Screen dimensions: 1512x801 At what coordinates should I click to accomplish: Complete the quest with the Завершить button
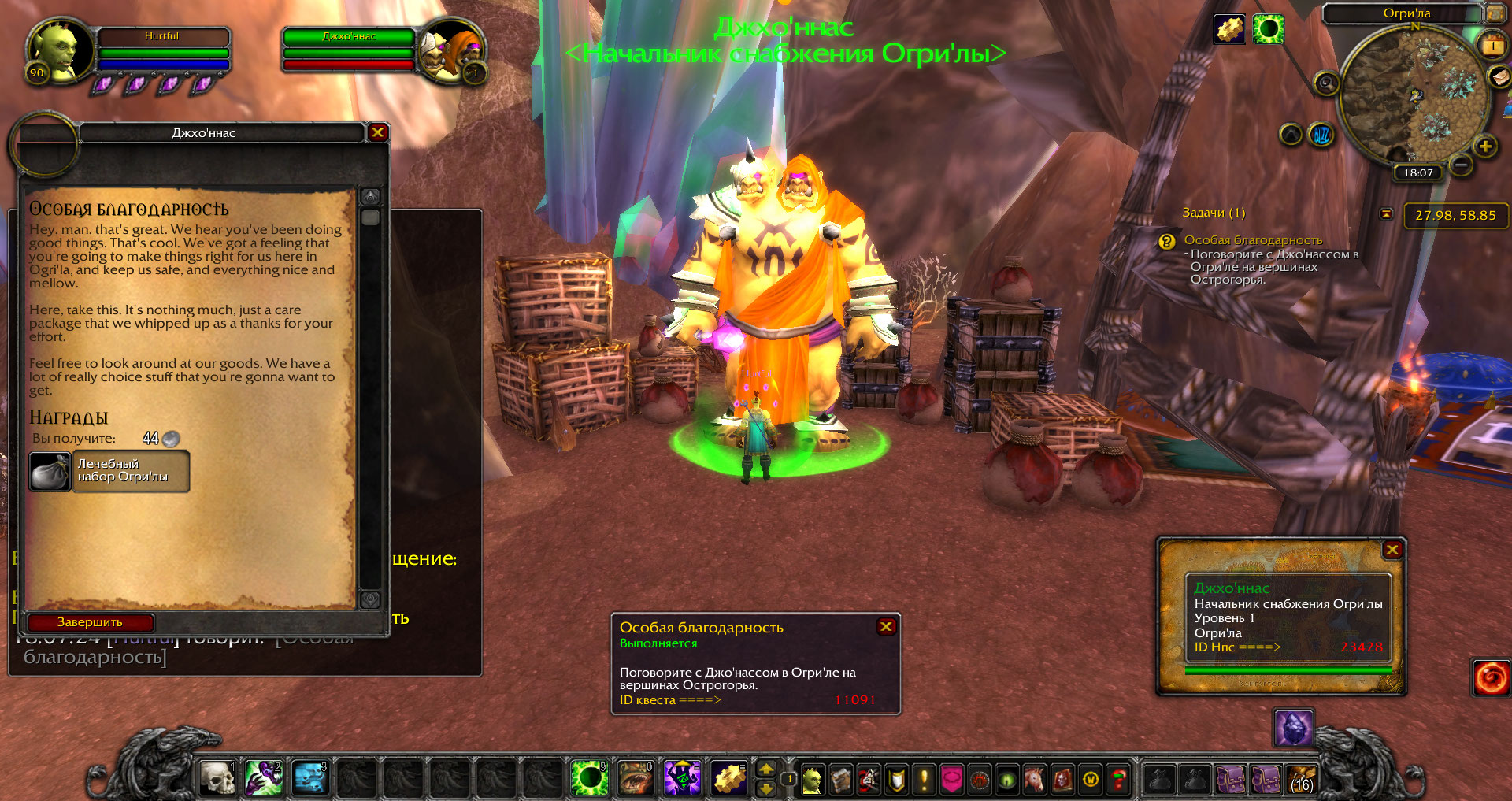point(90,622)
